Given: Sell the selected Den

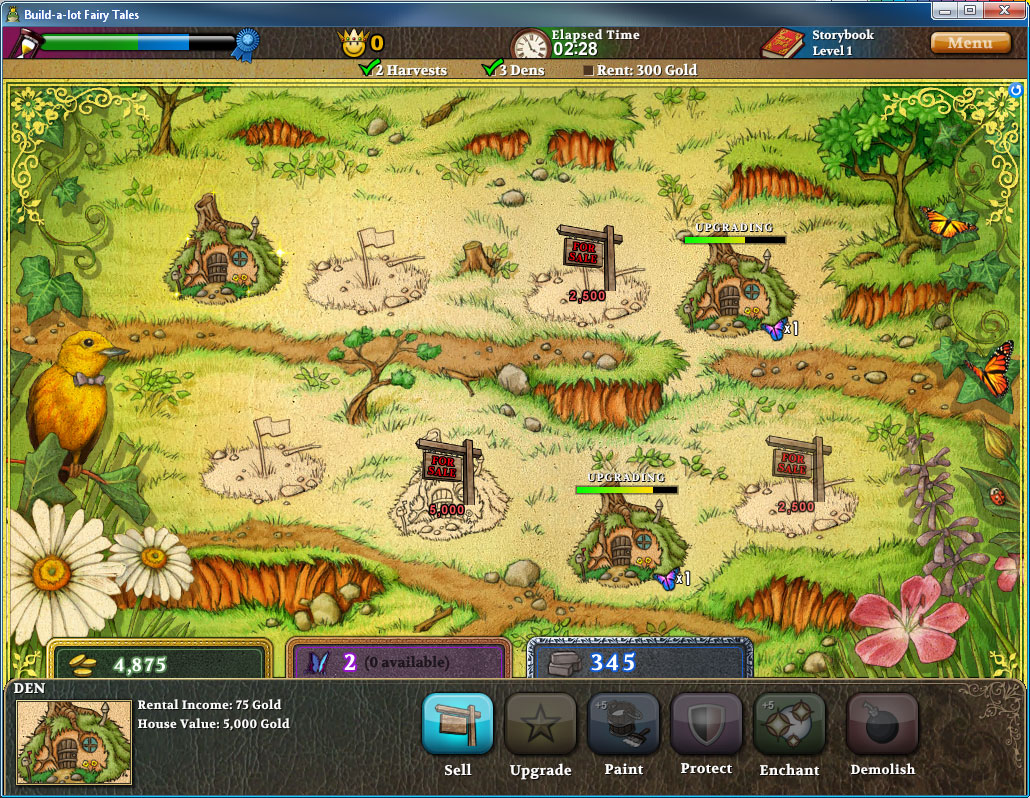Looking at the screenshot, I should click(x=457, y=723).
